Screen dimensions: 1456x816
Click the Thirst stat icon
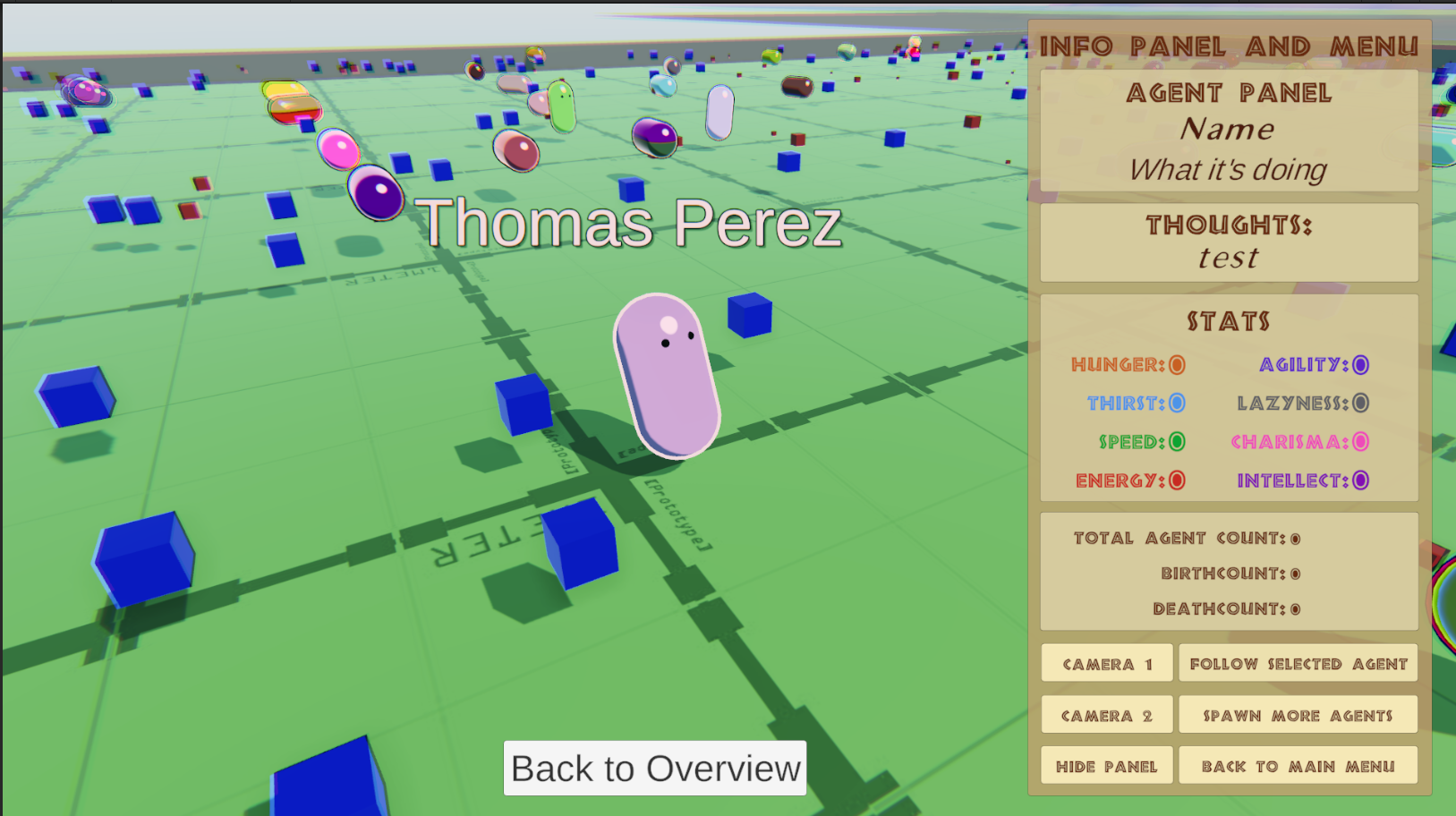[1175, 403]
